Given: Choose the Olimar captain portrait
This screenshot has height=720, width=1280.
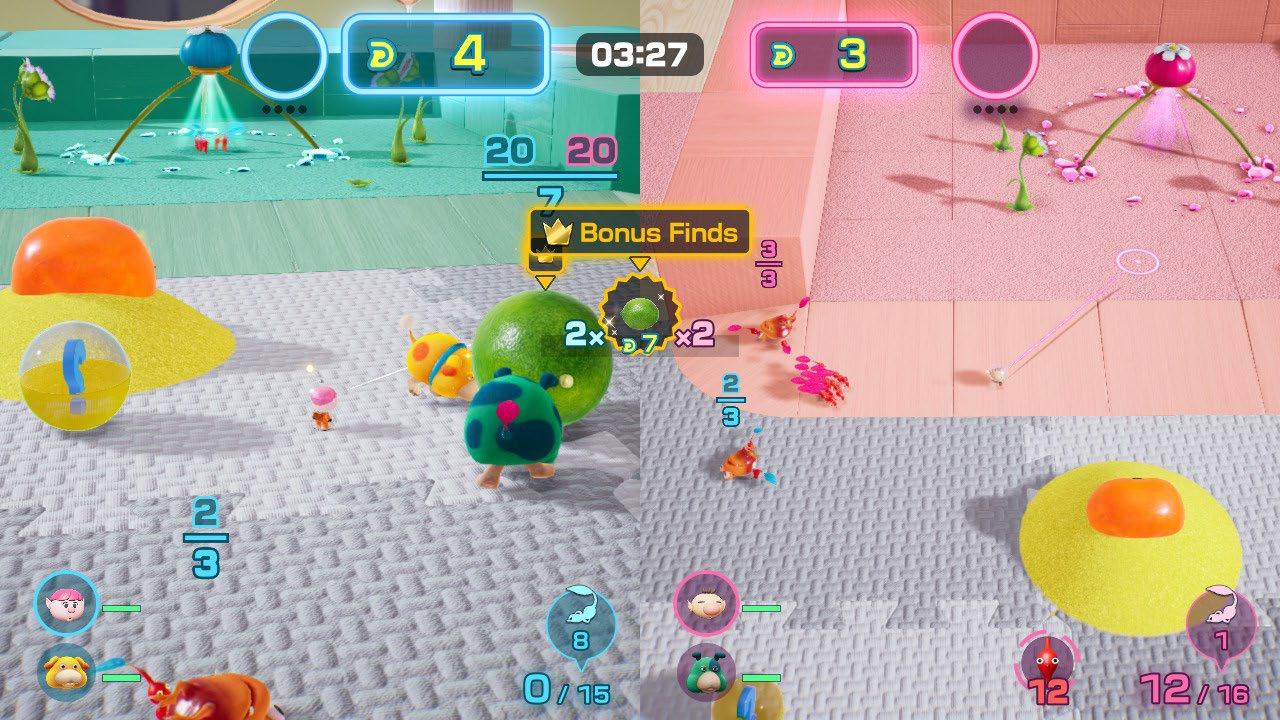Looking at the screenshot, I should [706, 603].
